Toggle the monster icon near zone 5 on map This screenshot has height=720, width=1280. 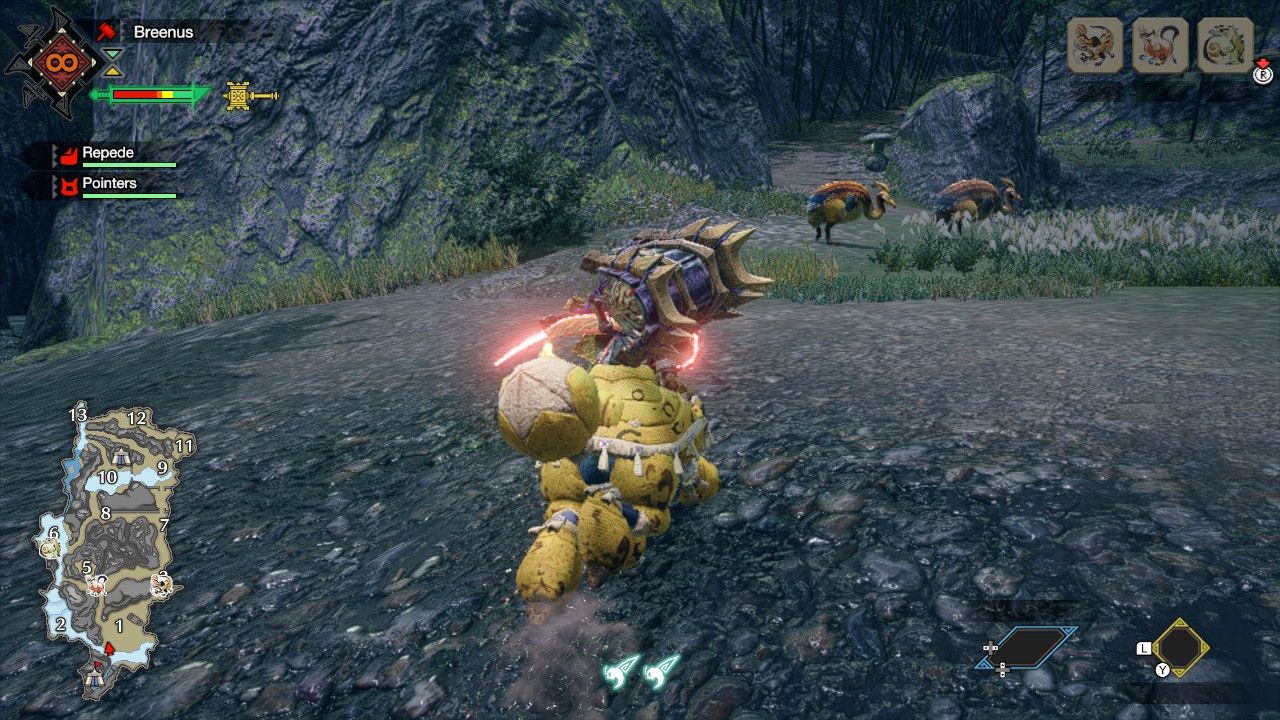(96, 585)
